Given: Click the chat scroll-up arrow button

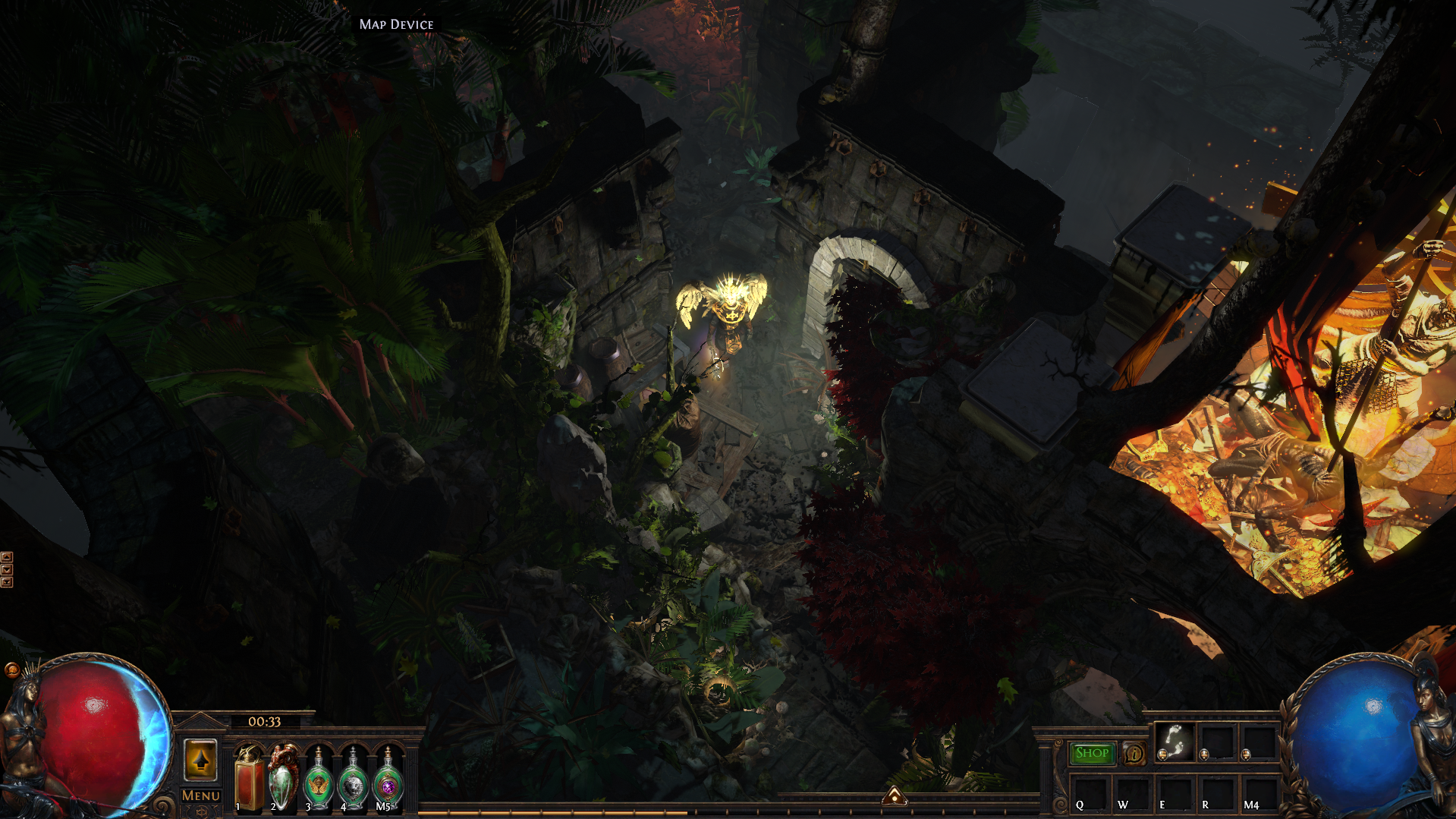Looking at the screenshot, I should pyautogui.click(x=7, y=557).
